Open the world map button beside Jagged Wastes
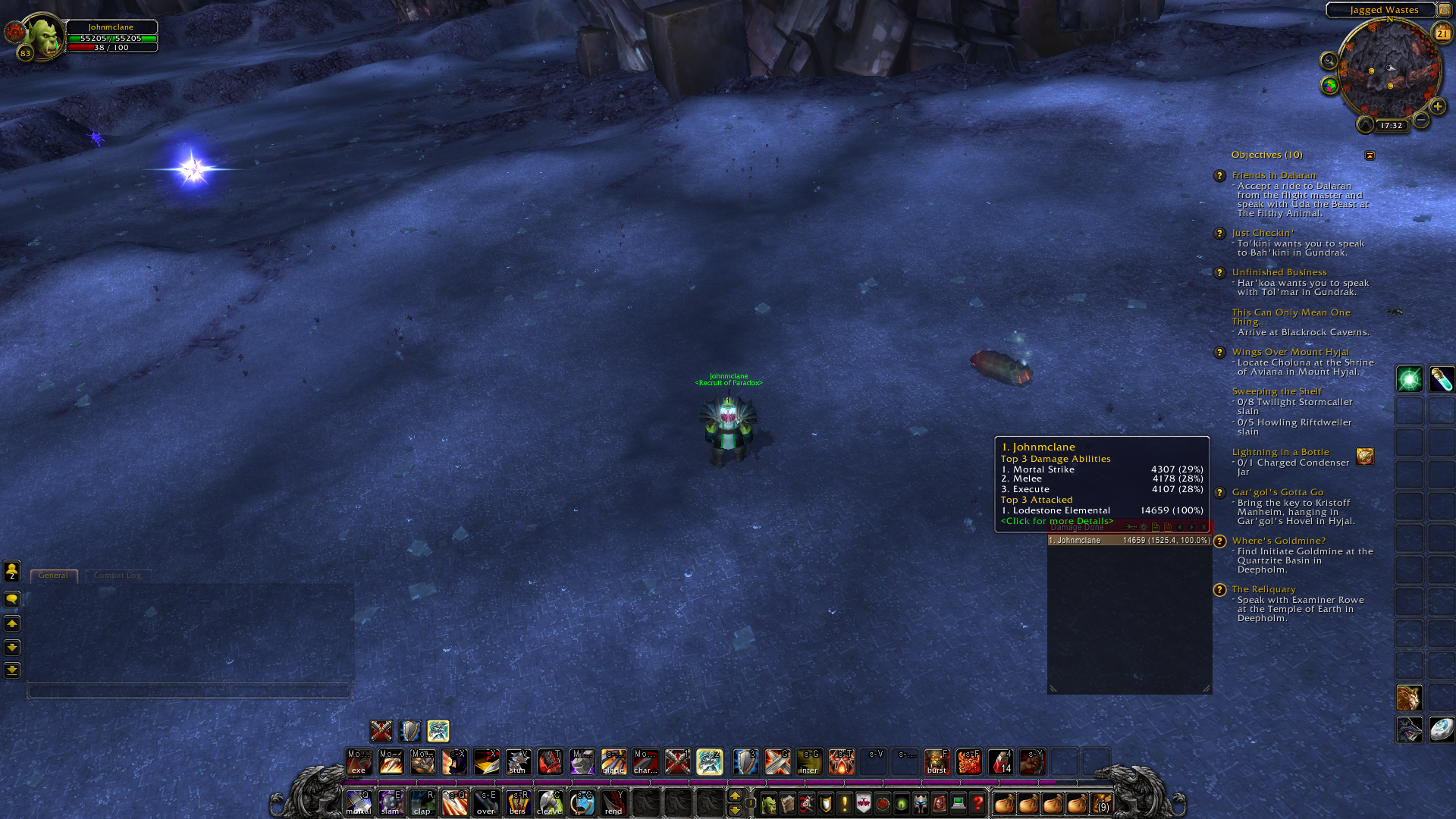This screenshot has height=819, width=1456. click(1445, 10)
